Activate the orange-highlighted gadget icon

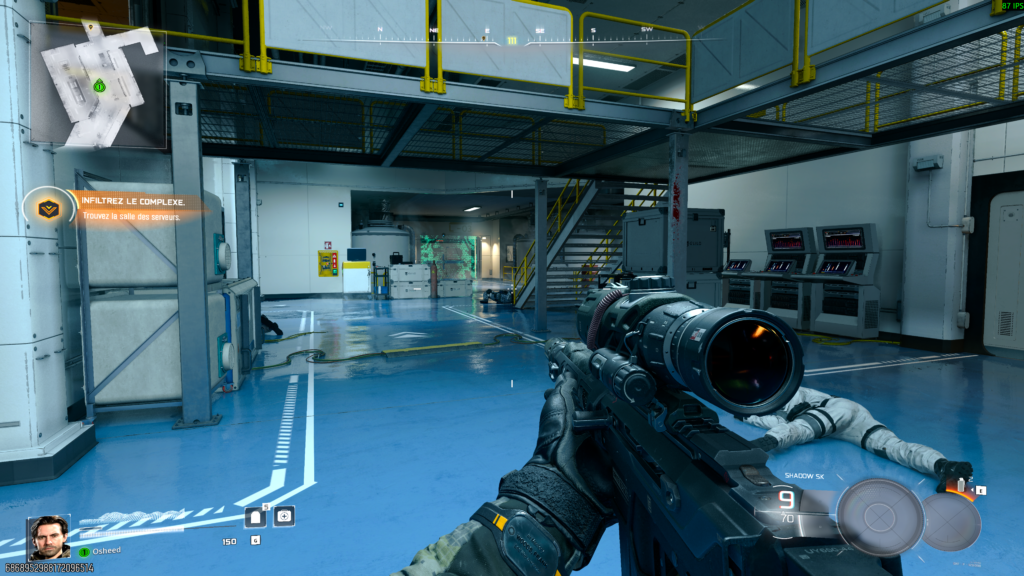pos(963,488)
